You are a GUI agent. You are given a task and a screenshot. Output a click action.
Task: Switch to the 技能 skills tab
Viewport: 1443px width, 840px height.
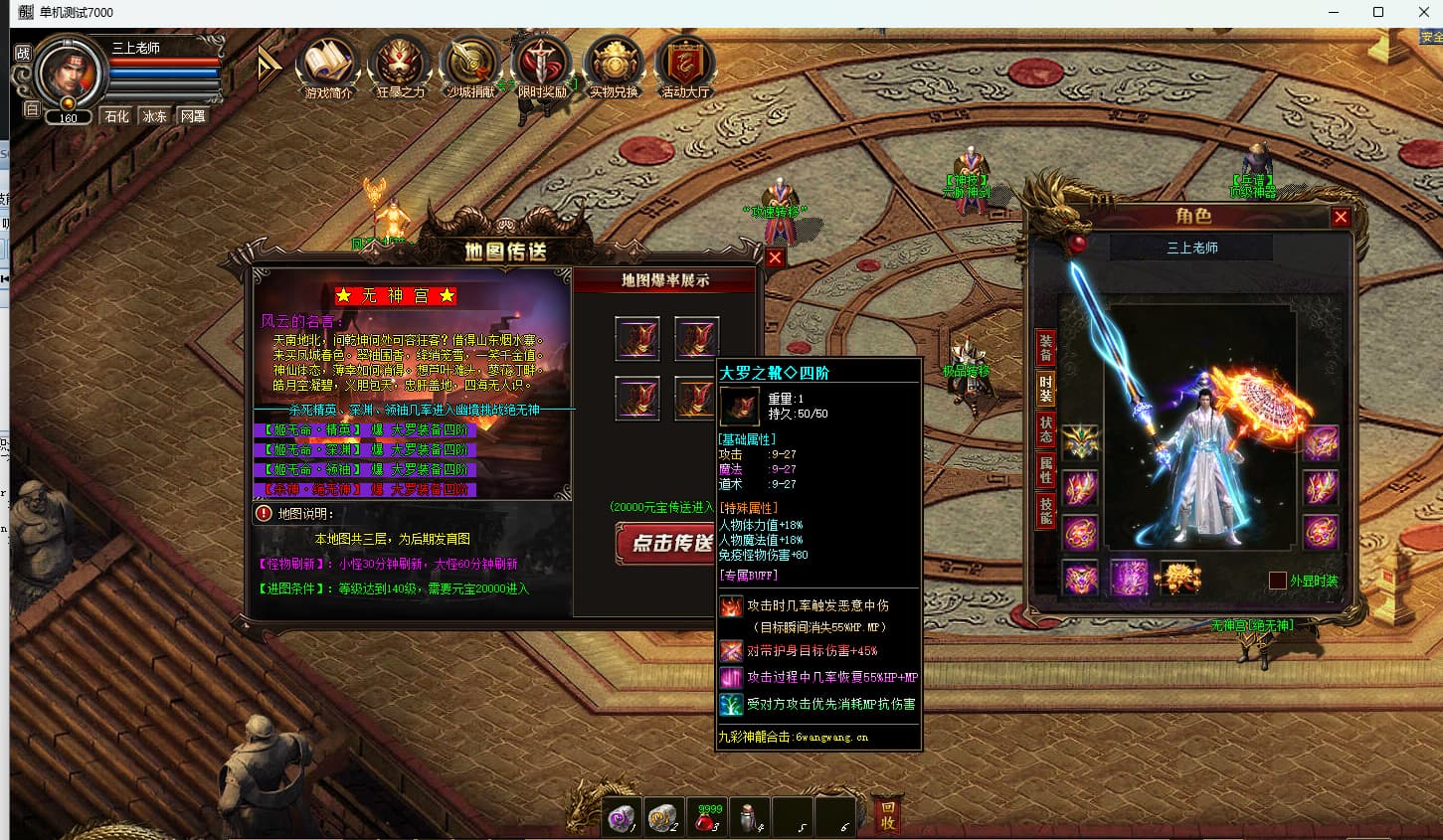point(1045,511)
